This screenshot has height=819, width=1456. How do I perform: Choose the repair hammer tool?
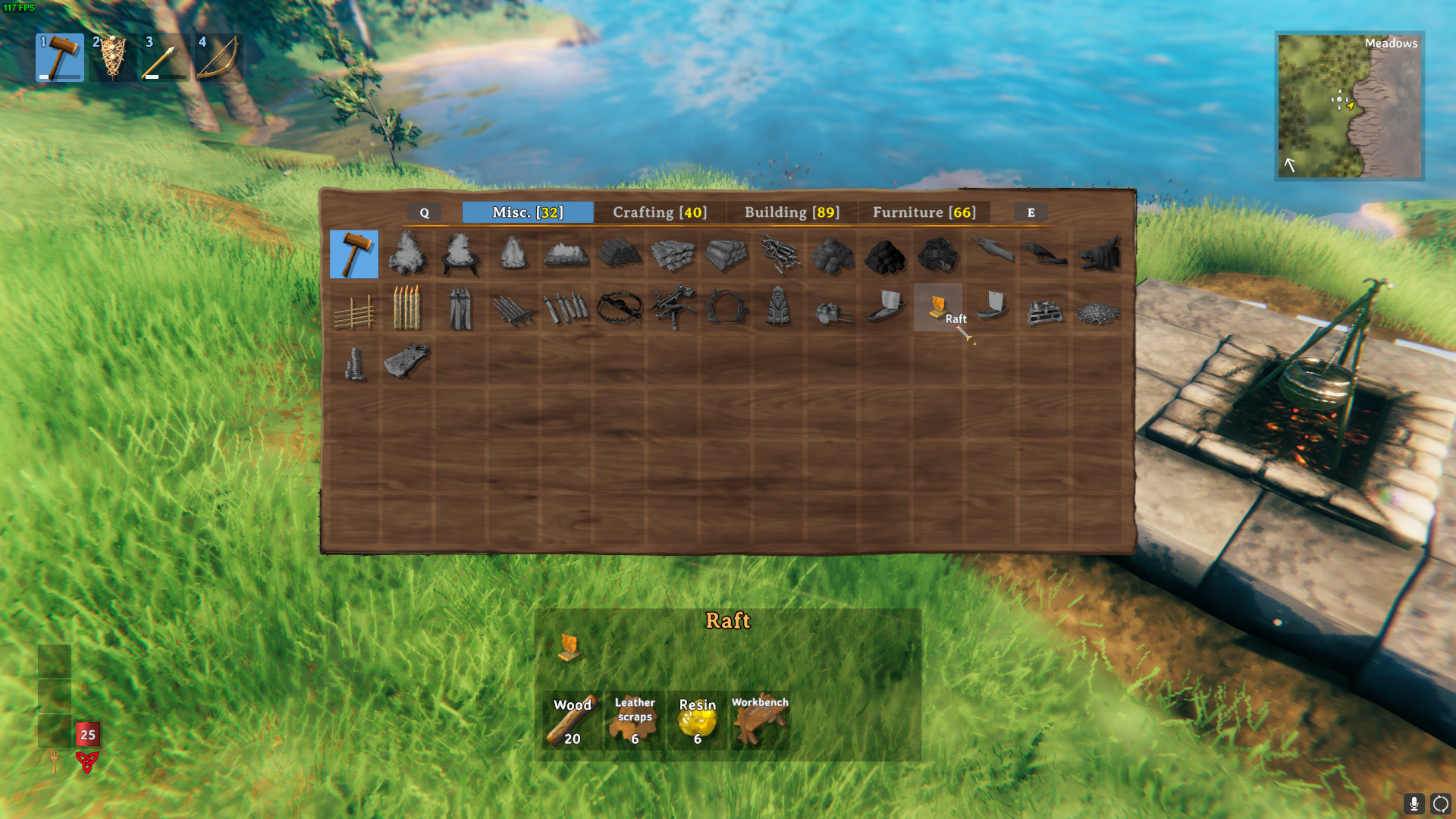click(354, 255)
